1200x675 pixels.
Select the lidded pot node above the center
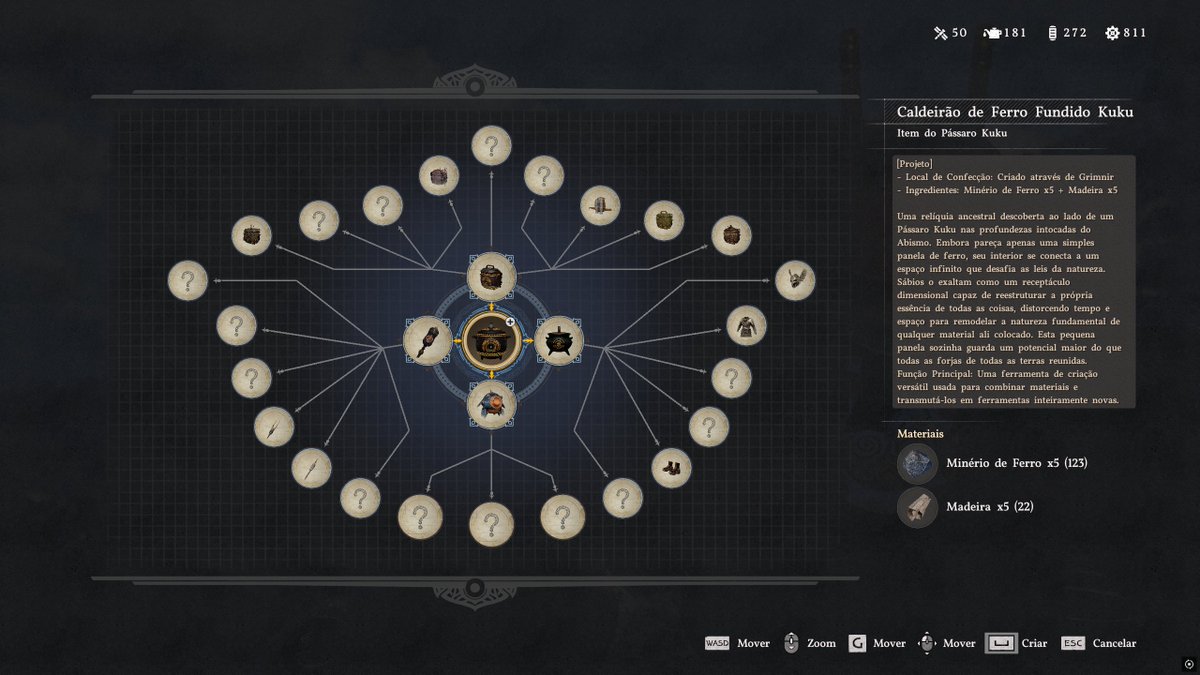click(x=491, y=276)
